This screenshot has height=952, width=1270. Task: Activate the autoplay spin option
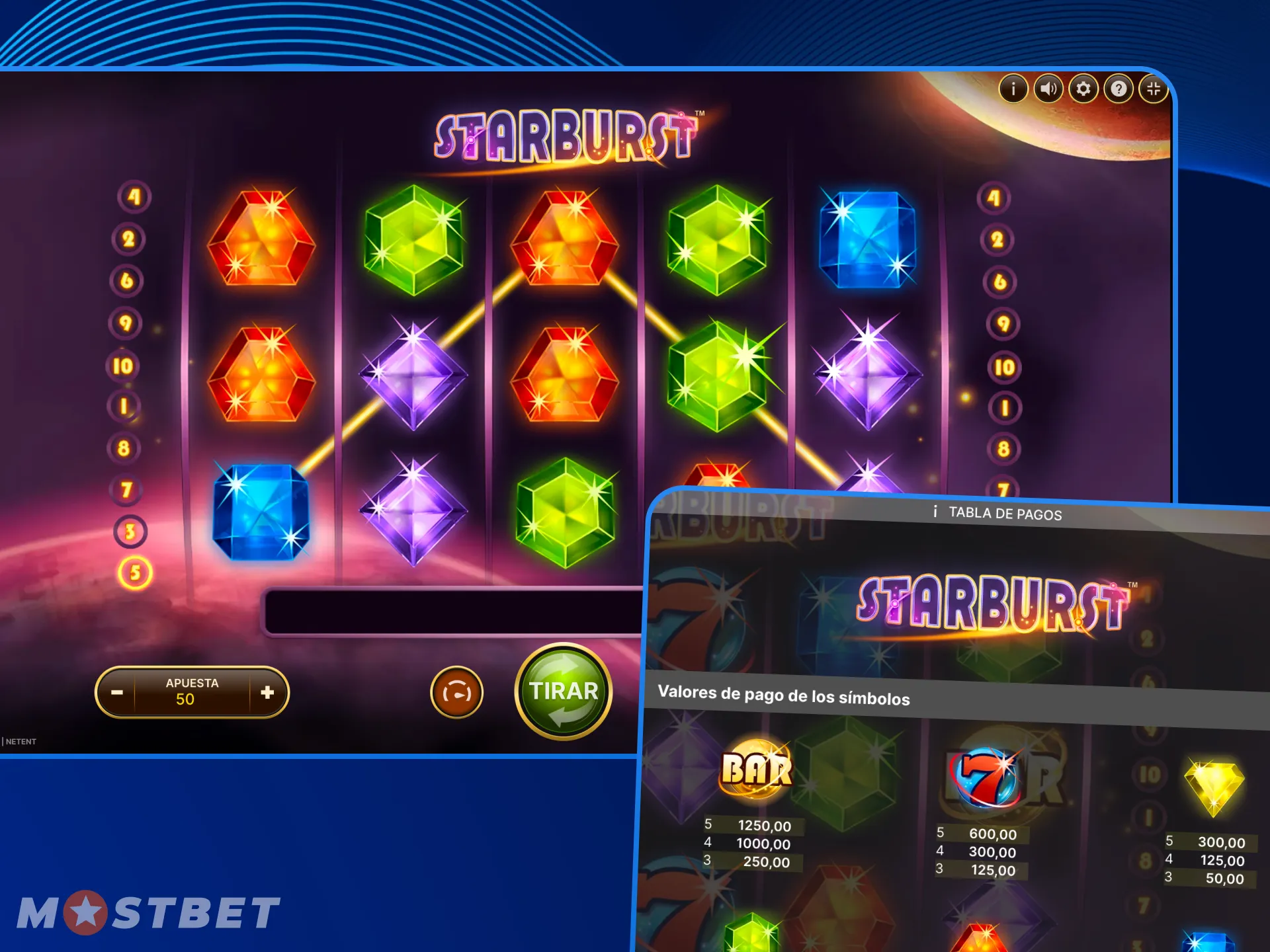456,692
